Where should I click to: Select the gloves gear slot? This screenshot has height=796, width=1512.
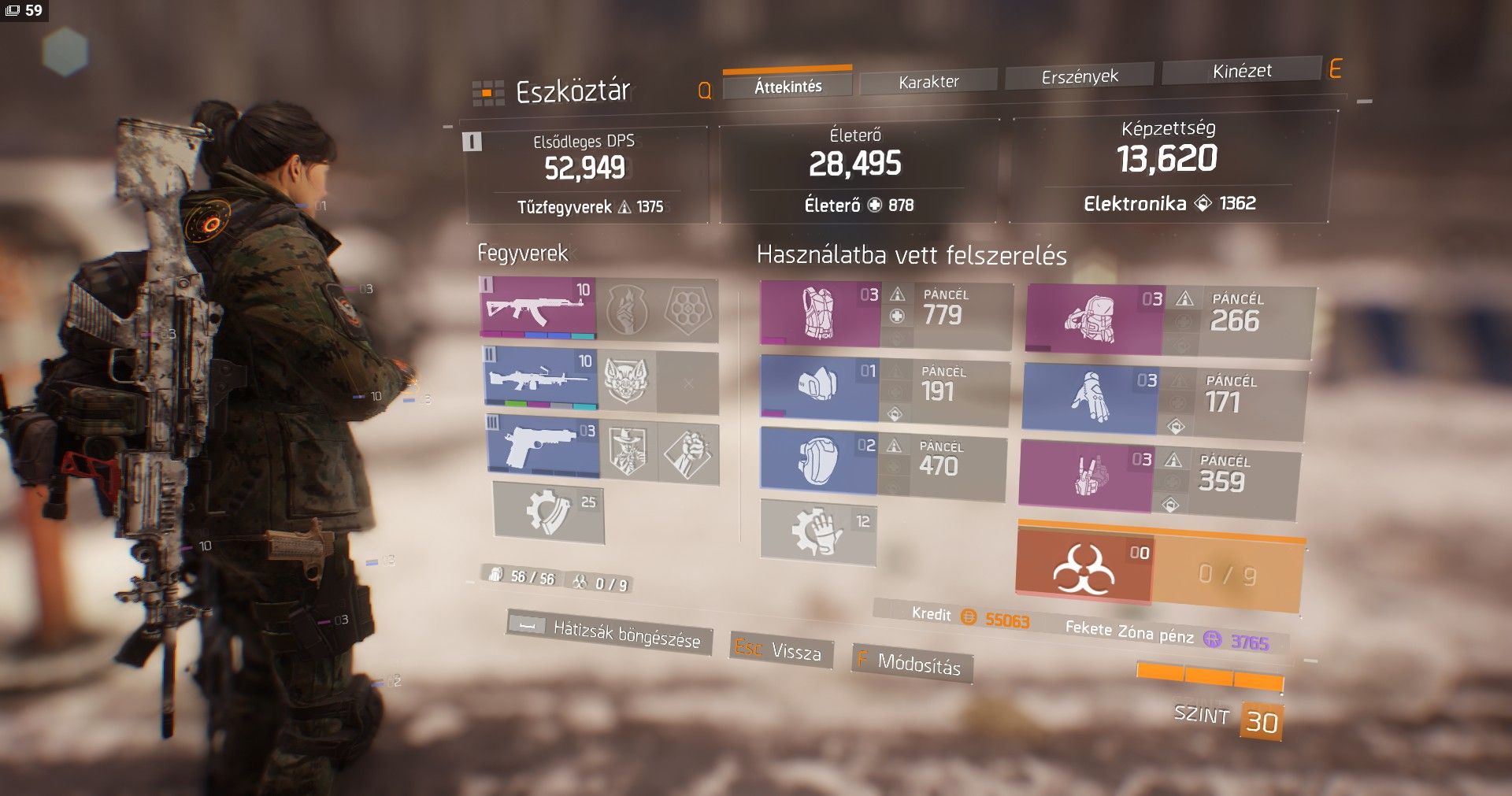coord(1090,399)
